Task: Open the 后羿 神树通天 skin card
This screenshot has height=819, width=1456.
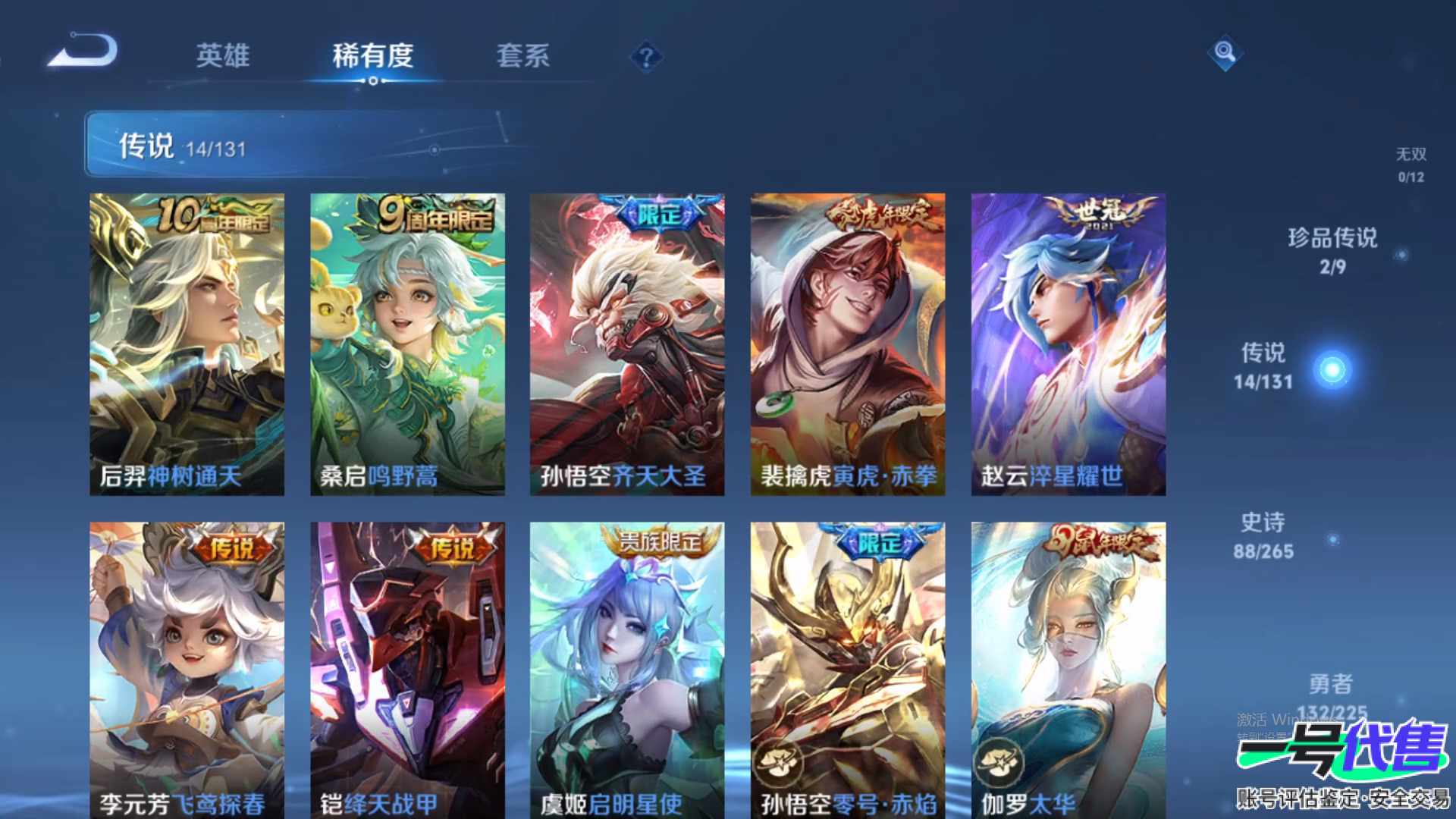Action: tap(187, 344)
